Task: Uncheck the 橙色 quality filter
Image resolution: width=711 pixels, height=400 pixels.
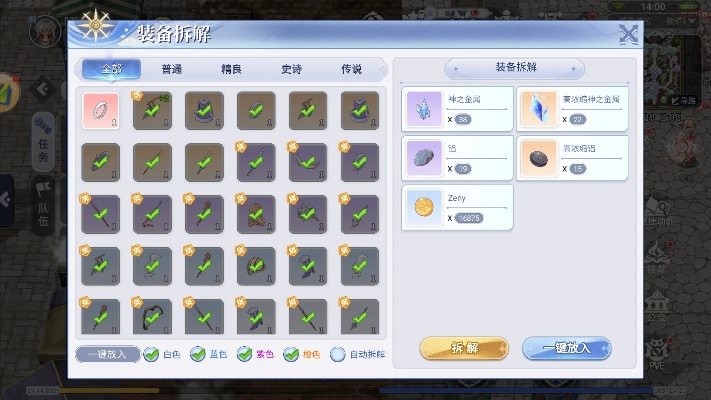Action: (291, 353)
